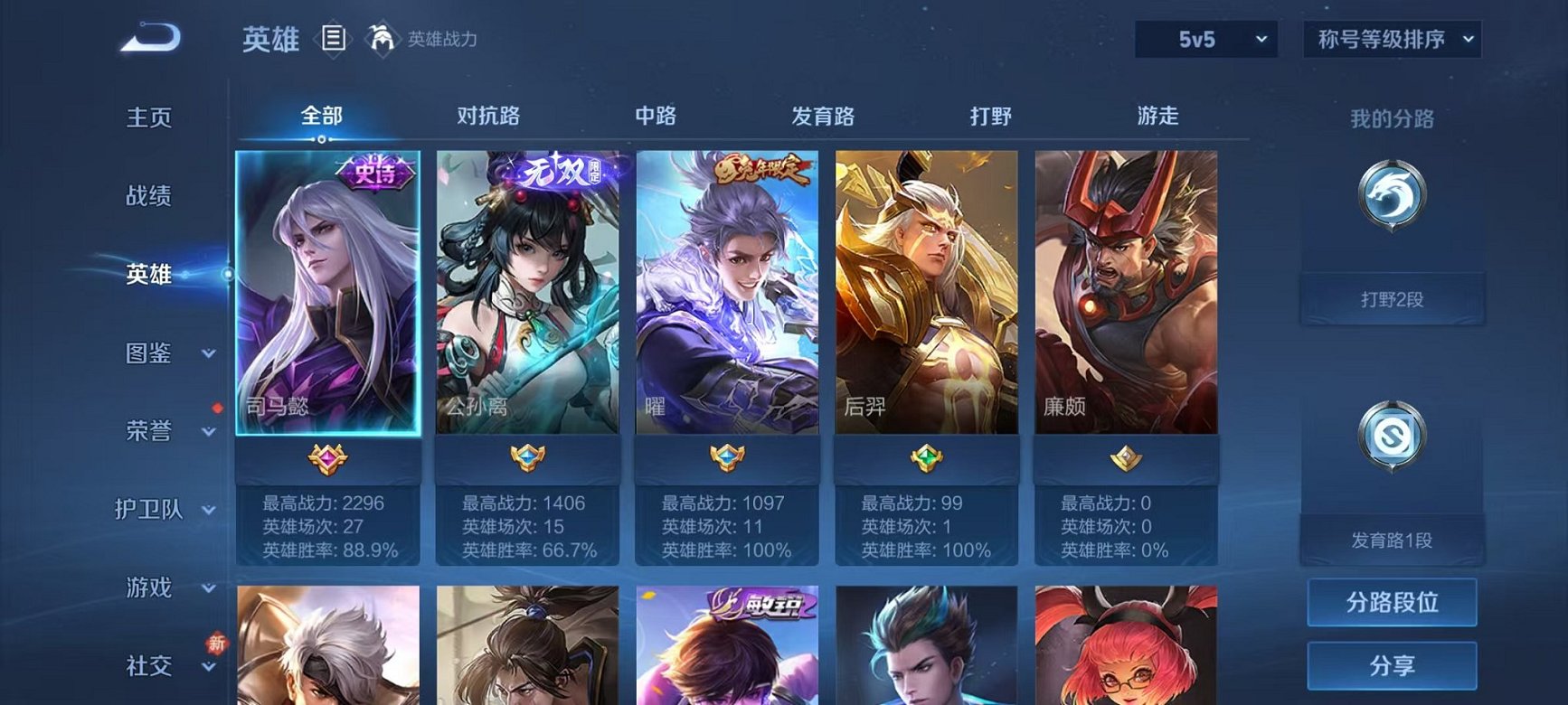Click the 英雄战力 hero power icon
The width and height of the screenshot is (1568, 705).
click(383, 39)
